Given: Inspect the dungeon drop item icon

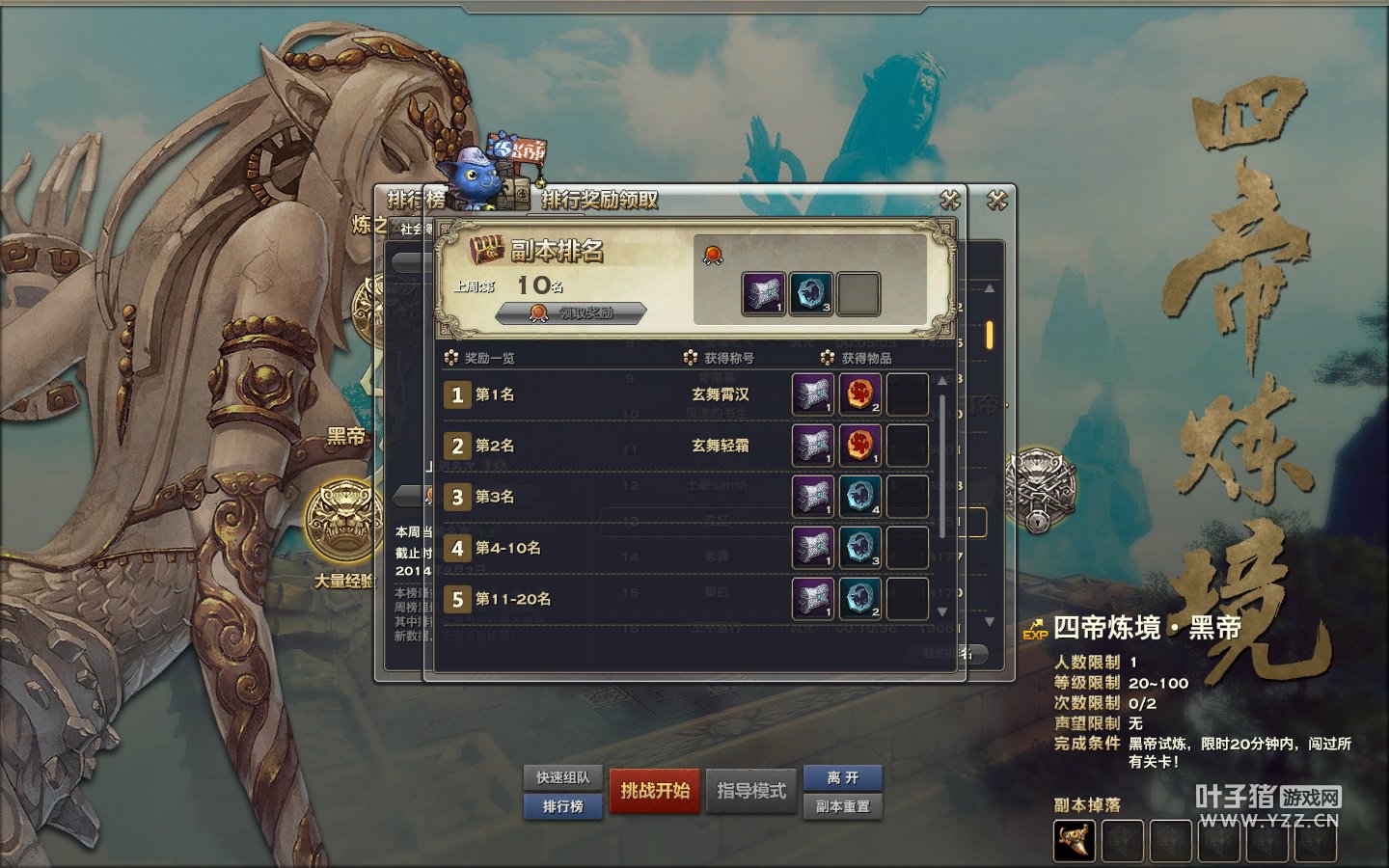Looking at the screenshot, I should pos(1075,841).
